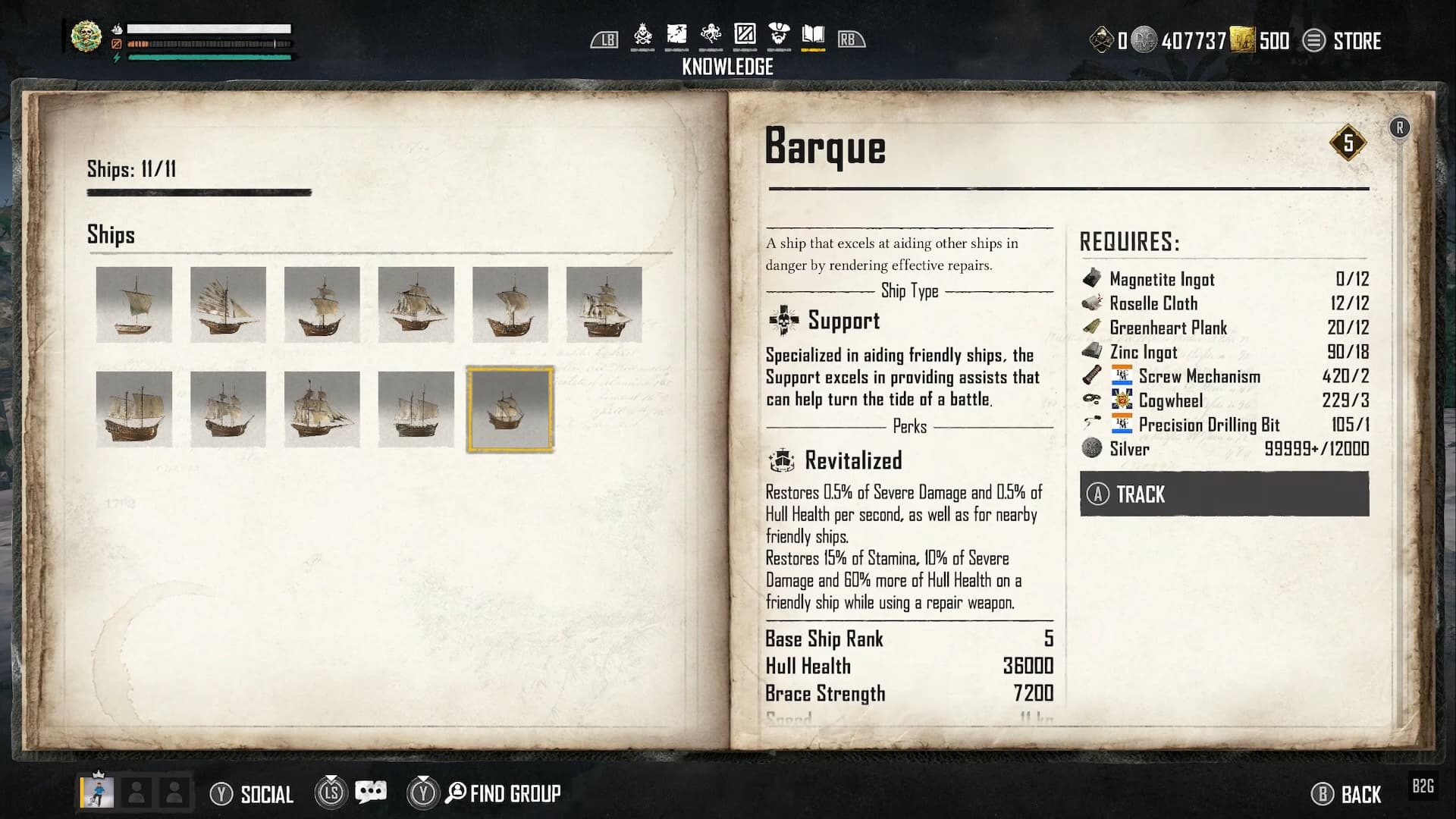The height and width of the screenshot is (819, 1456).
Task: Go Back from the Knowledge book
Action: (x=1347, y=794)
